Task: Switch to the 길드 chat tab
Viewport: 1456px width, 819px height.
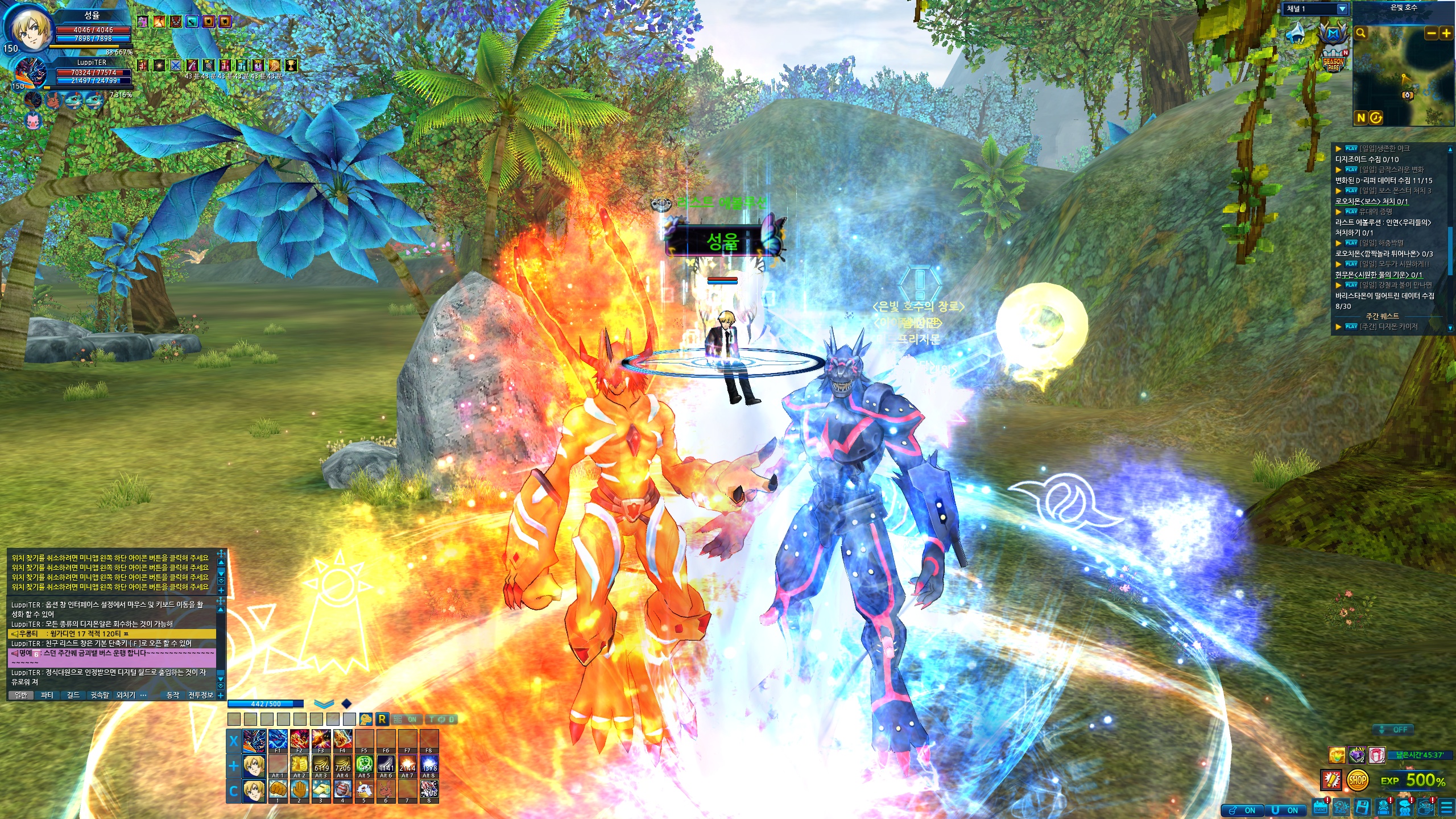Action: pos(73,695)
